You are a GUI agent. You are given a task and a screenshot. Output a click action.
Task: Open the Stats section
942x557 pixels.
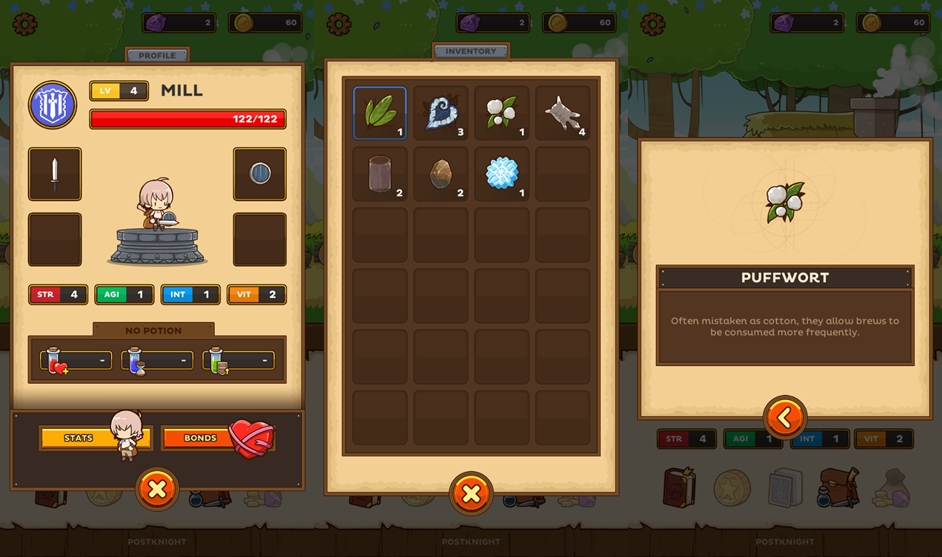pos(80,438)
